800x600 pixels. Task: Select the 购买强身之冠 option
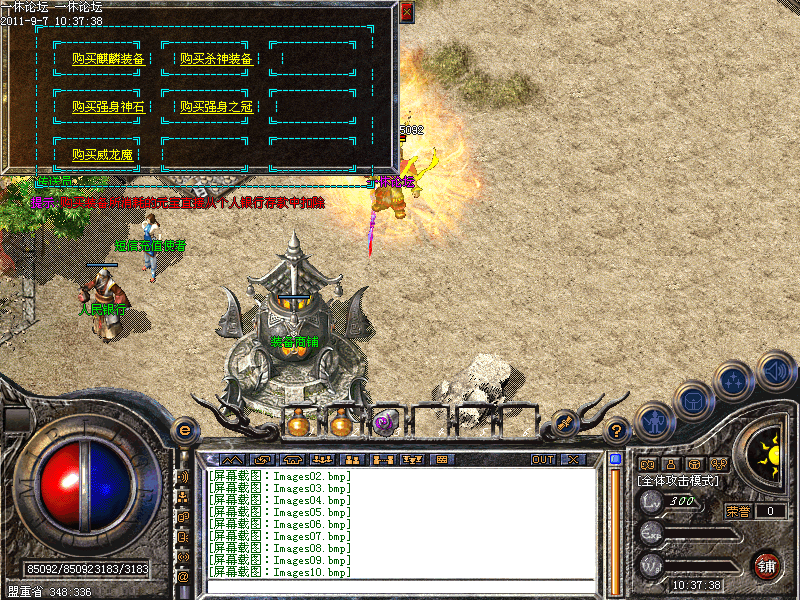[x=216, y=106]
